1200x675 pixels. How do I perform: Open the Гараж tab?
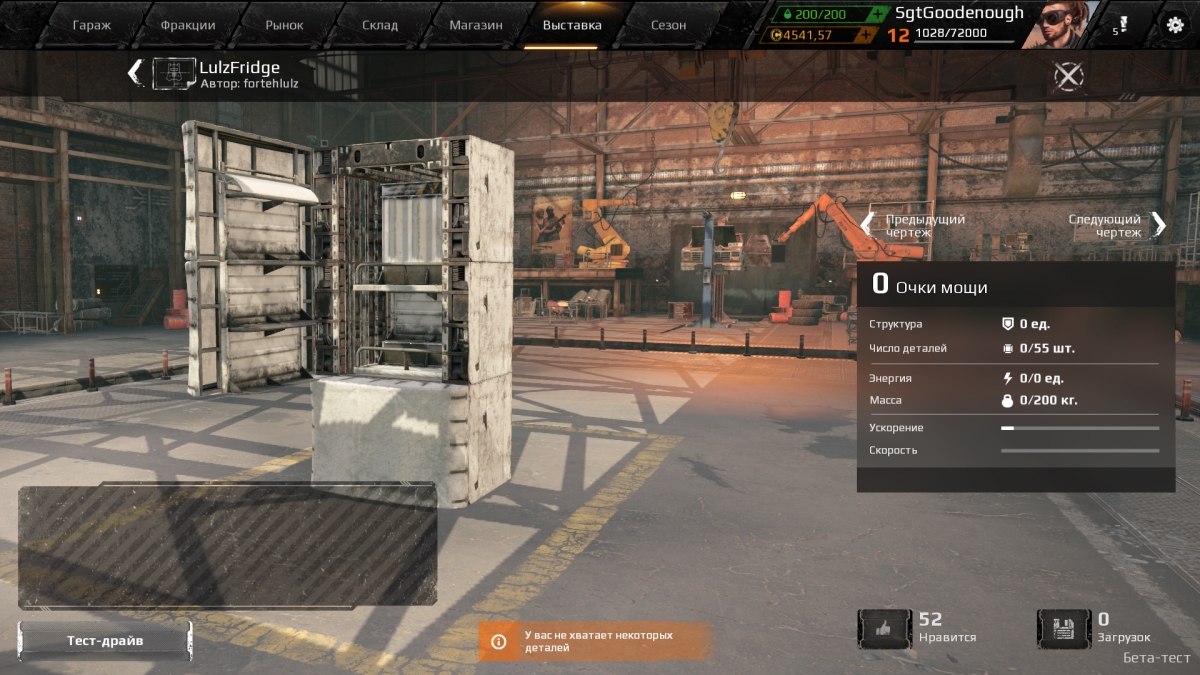(x=92, y=25)
